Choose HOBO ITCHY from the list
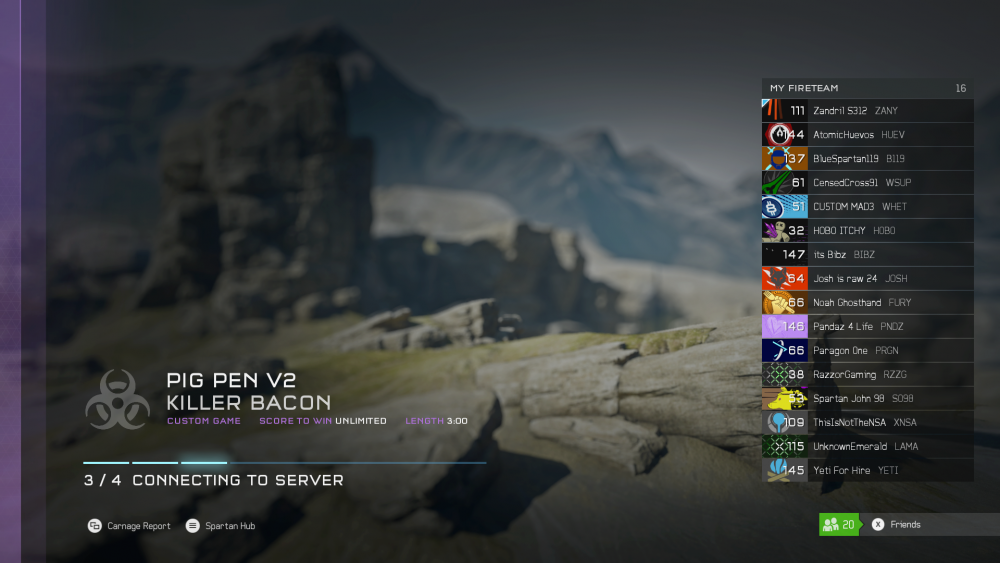 click(866, 231)
